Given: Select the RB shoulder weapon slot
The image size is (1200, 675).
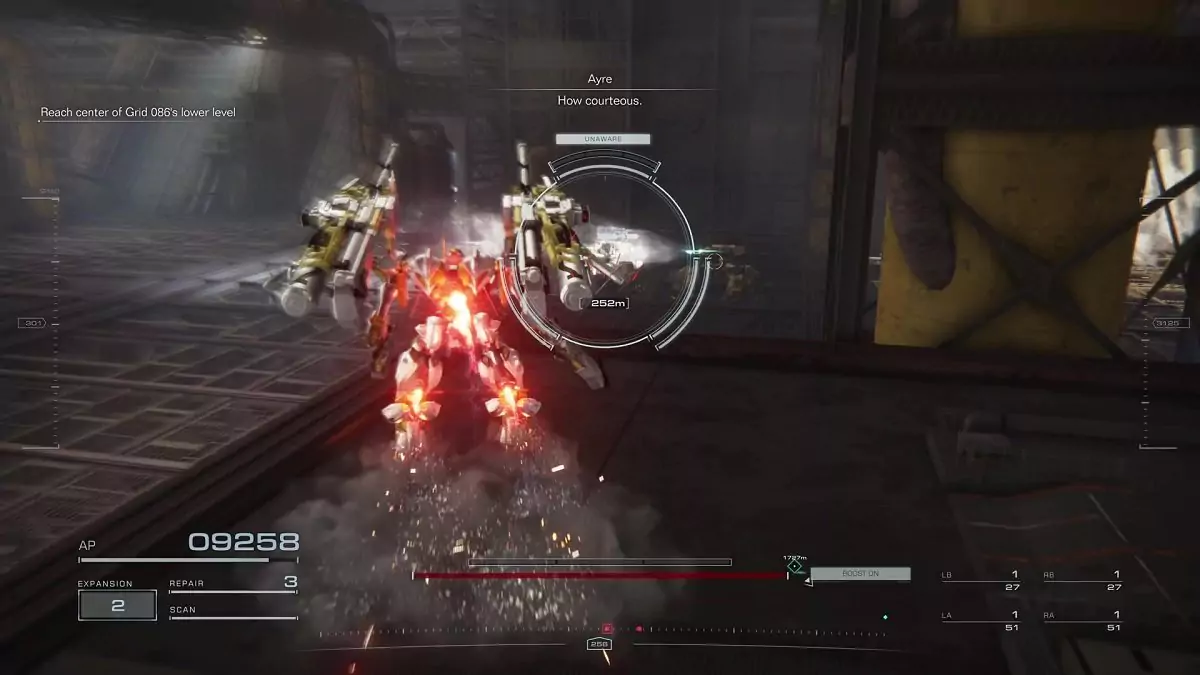Looking at the screenshot, I should pyautogui.click(x=1081, y=581).
